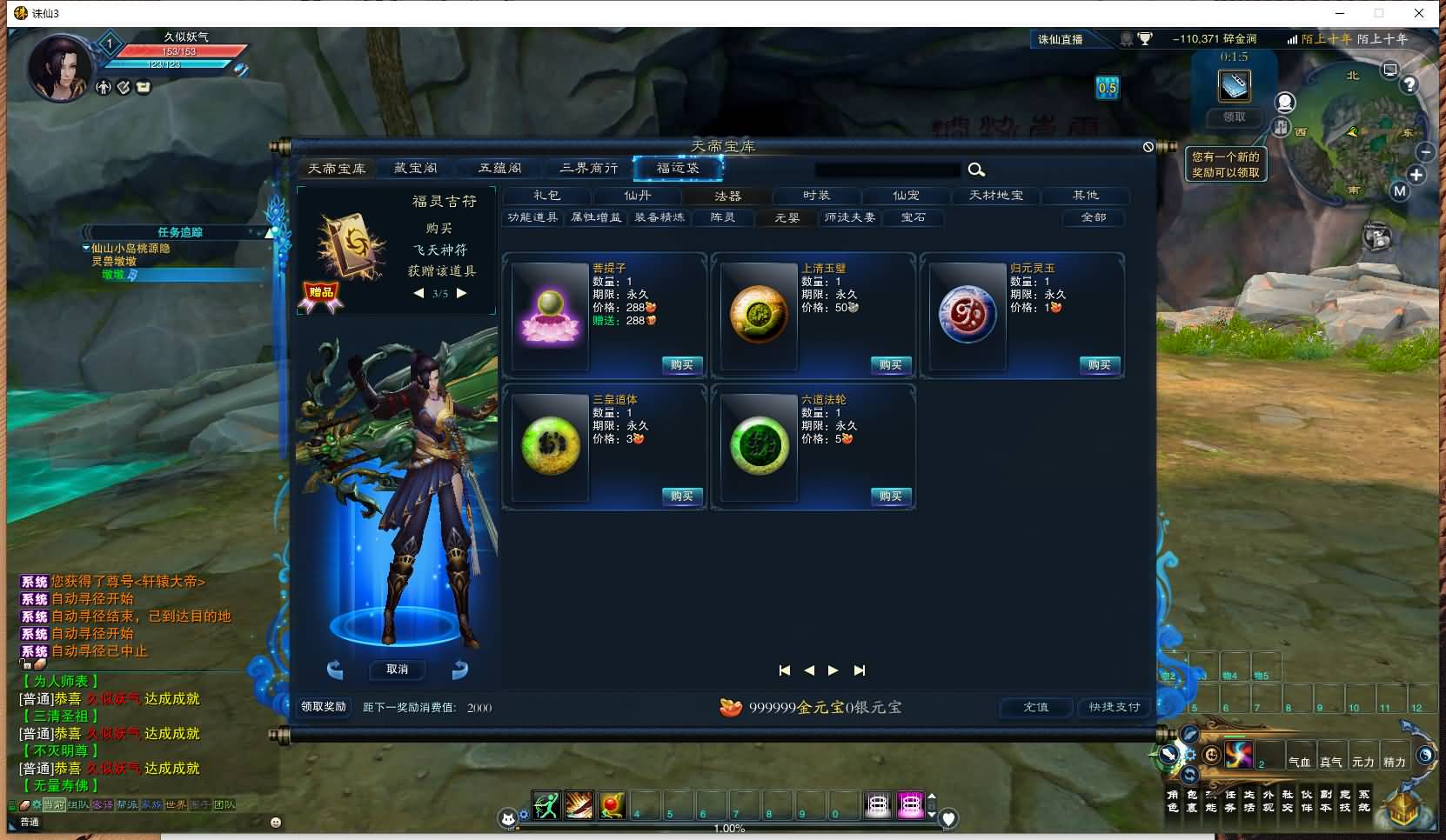Click the shop search field

[x=887, y=170]
